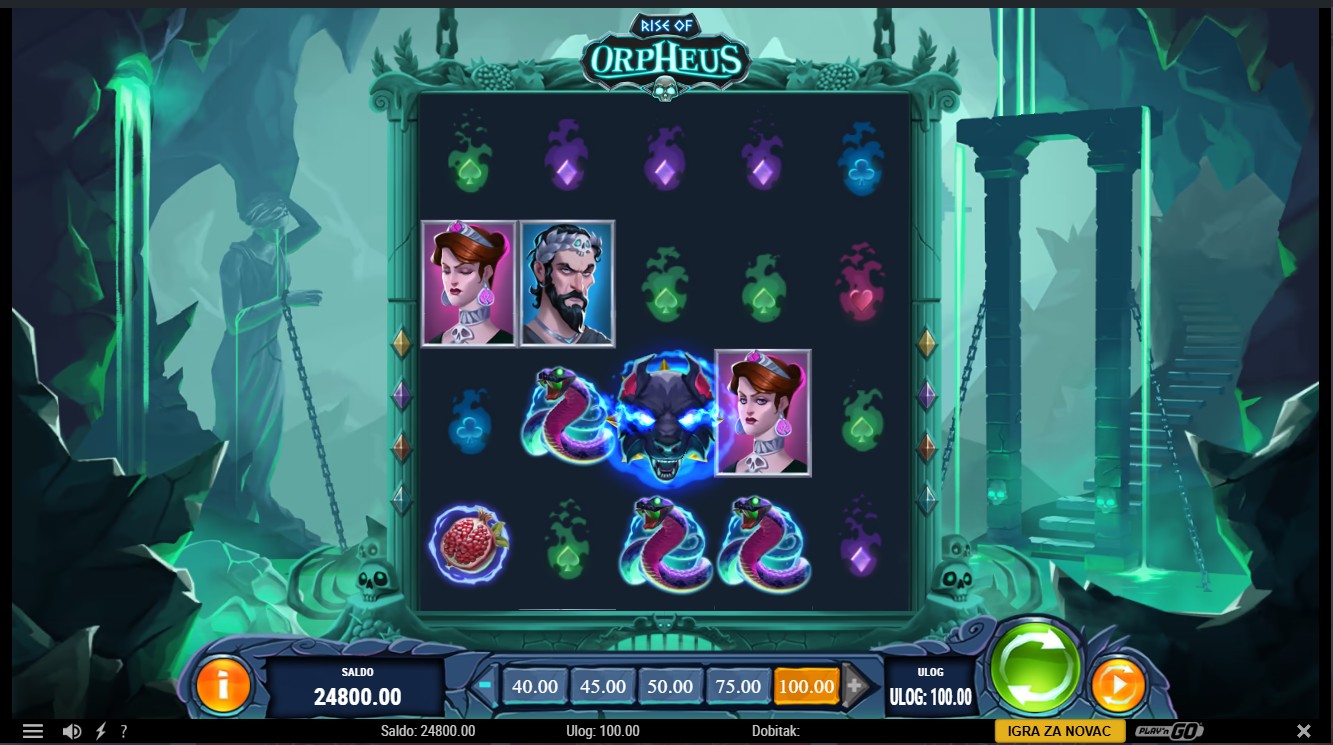The height and width of the screenshot is (745, 1333).
Task: Select the 50.00 bet option
Action: [x=670, y=687]
